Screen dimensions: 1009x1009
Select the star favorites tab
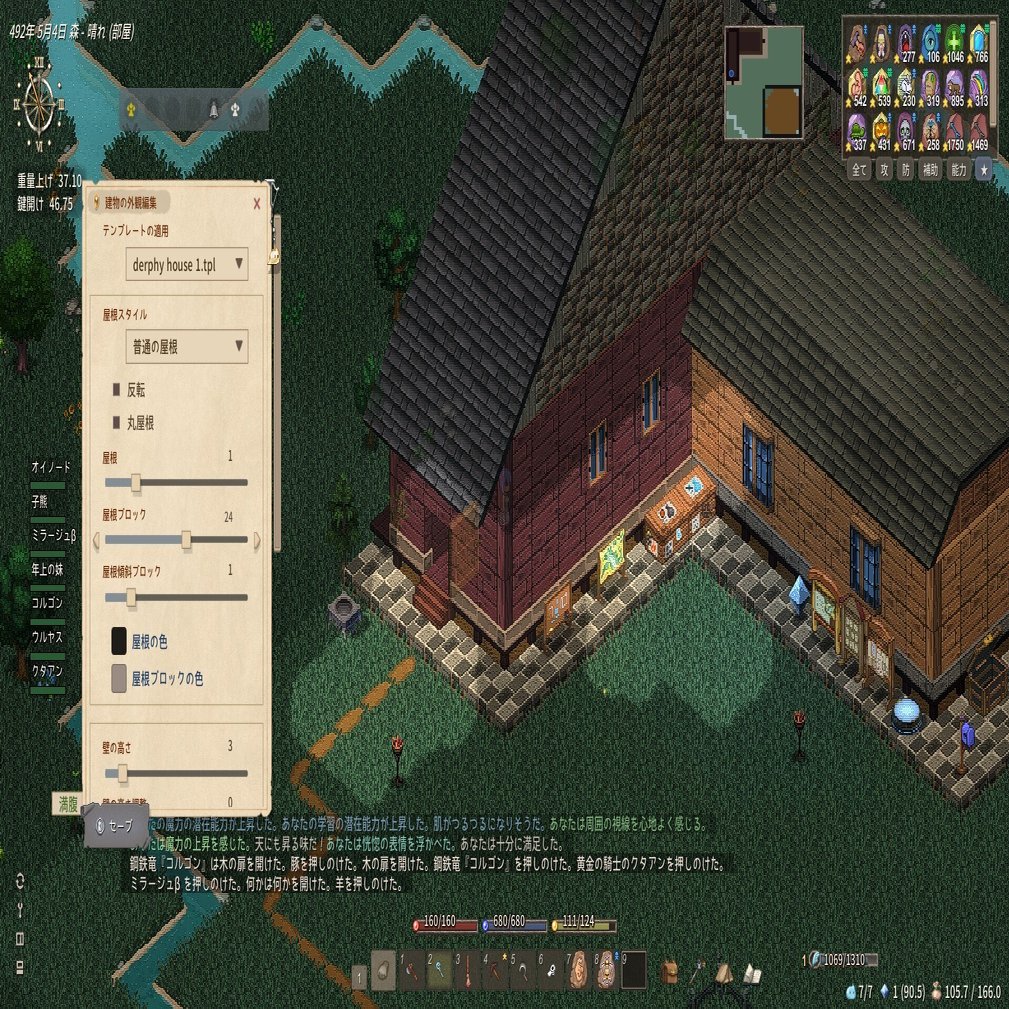pyautogui.click(x=982, y=169)
